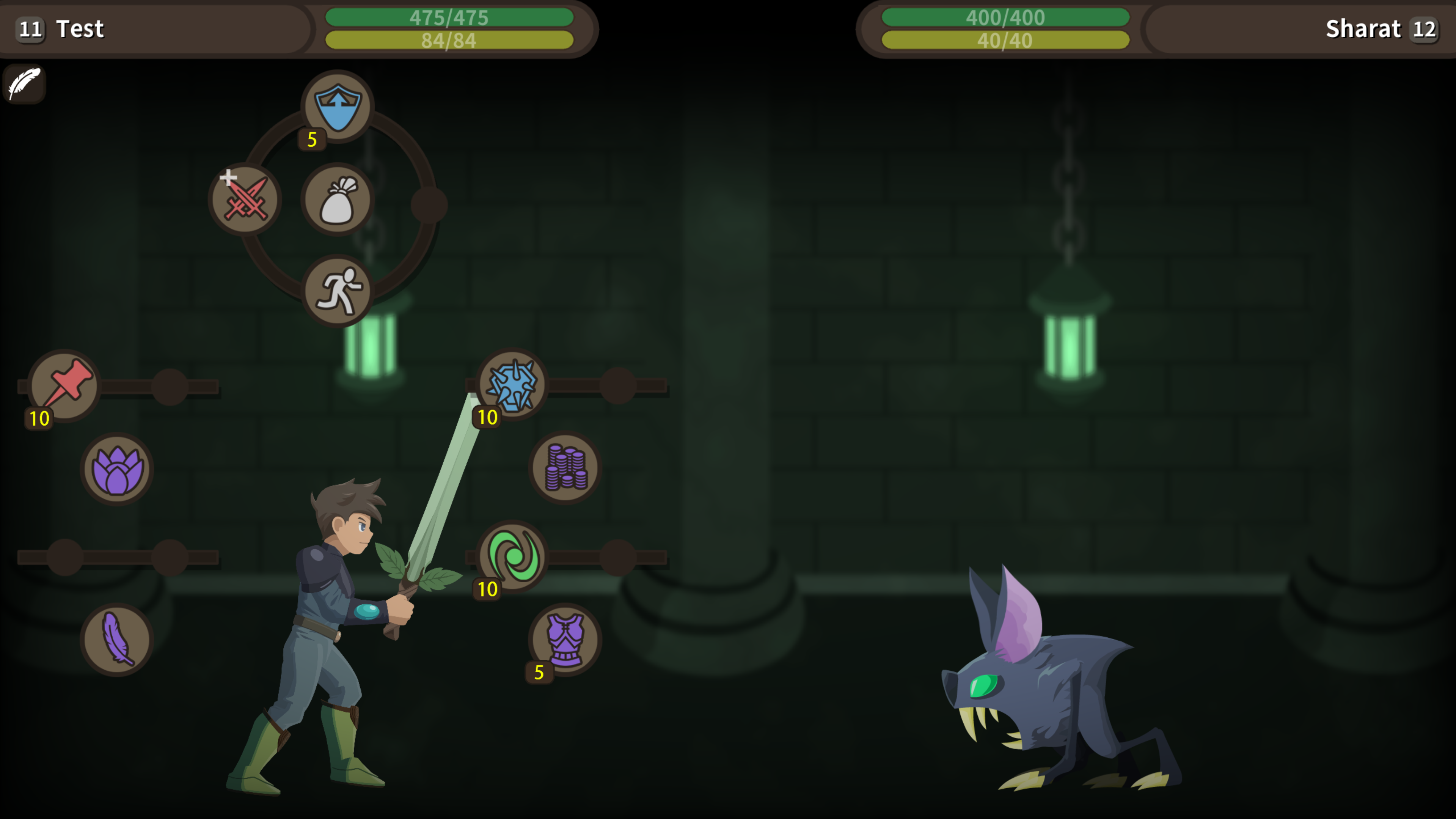Cast the blue ice shard skill
This screenshot has height=819, width=1456.
tap(512, 384)
